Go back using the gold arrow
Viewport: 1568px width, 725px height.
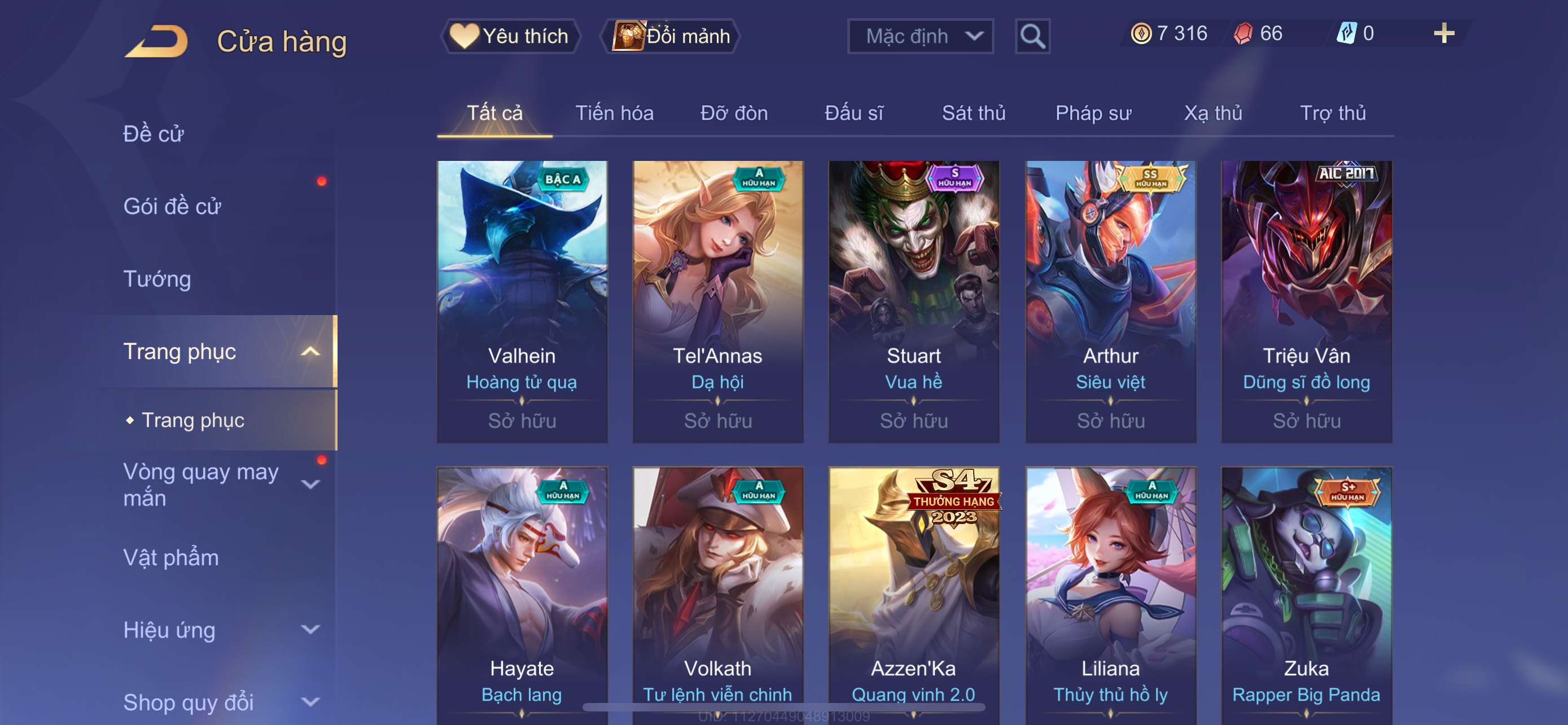tap(156, 41)
